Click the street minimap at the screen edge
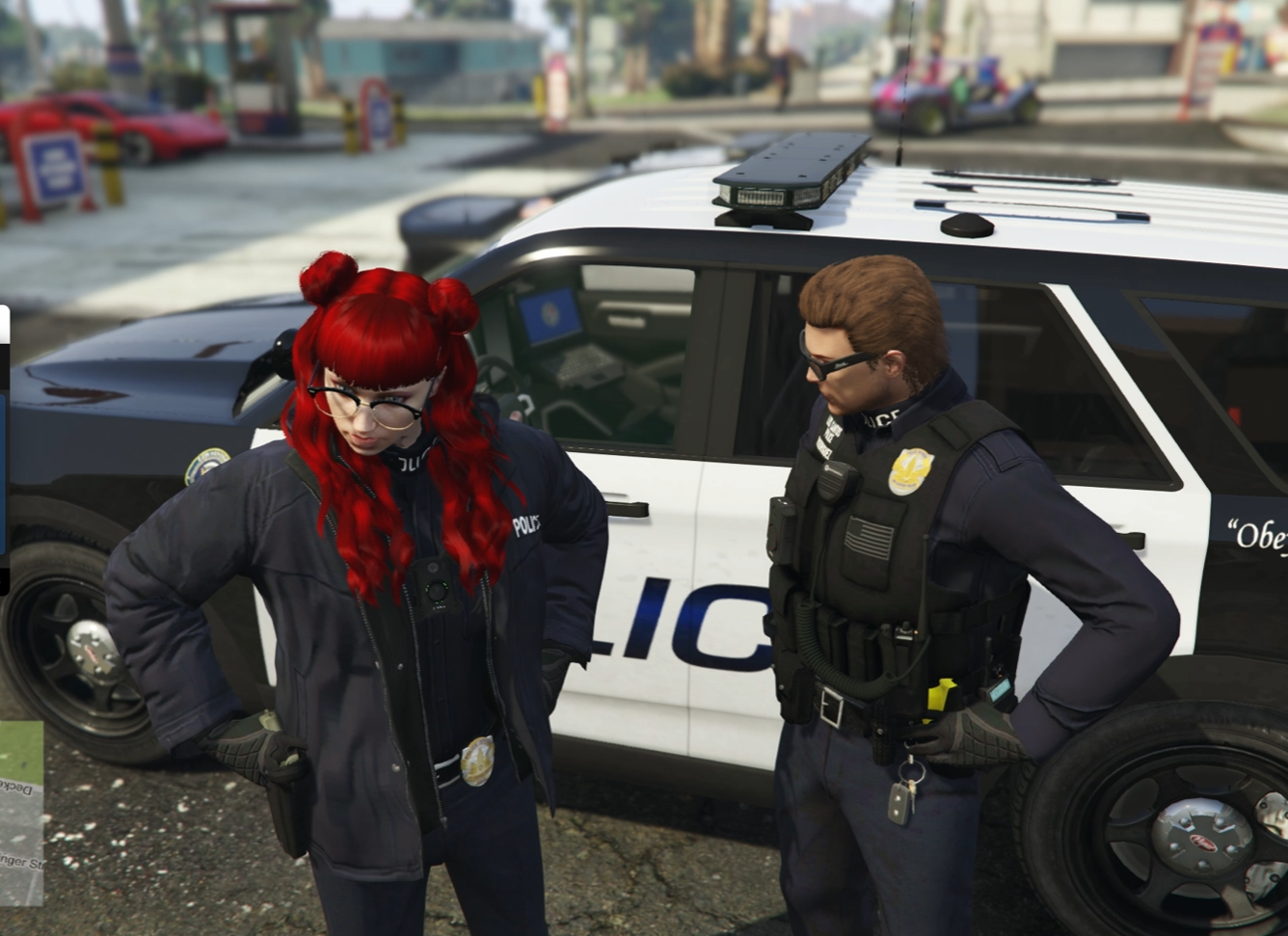1288x936 pixels. pos(20,813)
